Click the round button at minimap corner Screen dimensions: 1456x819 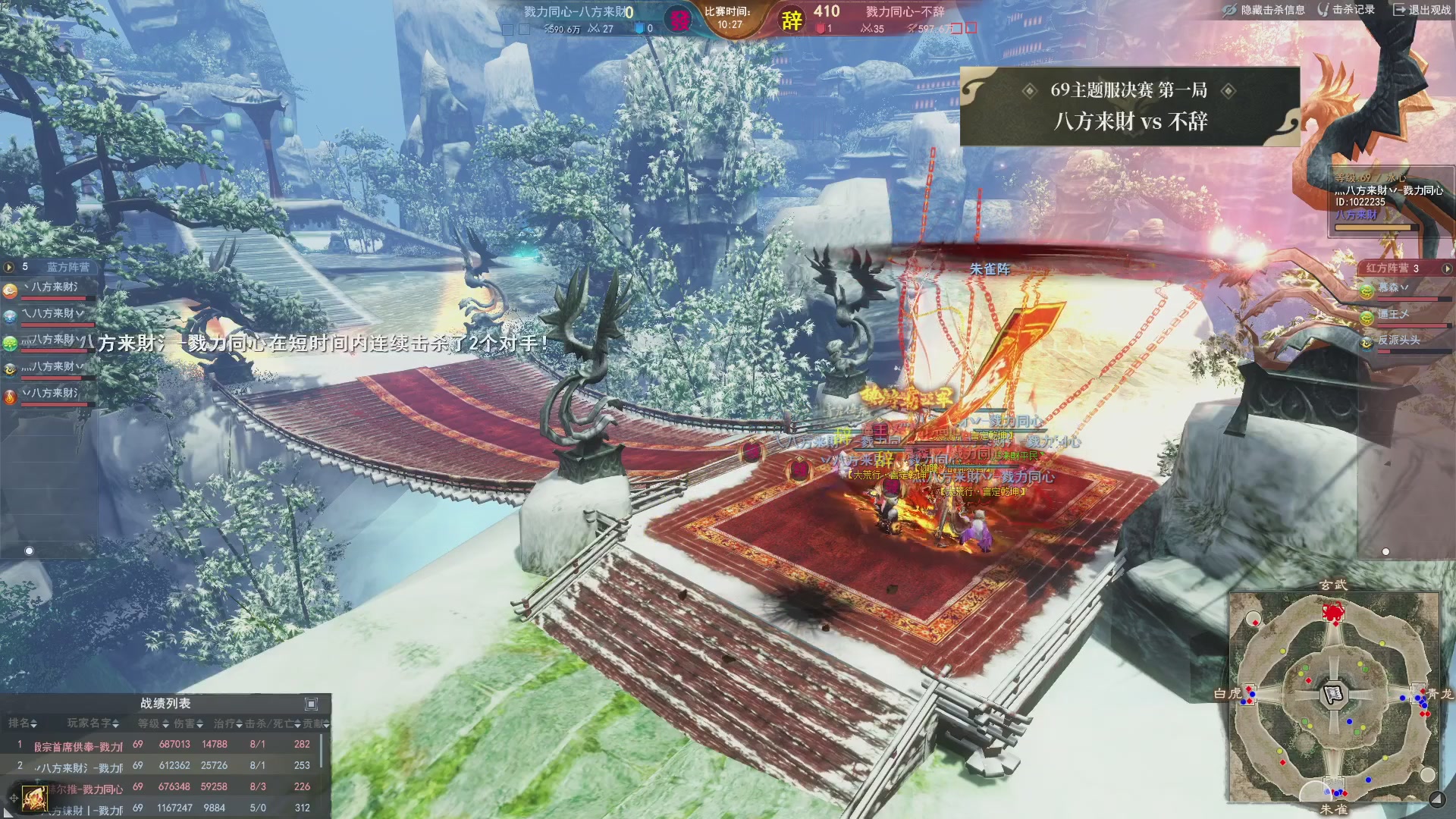click(1437, 799)
